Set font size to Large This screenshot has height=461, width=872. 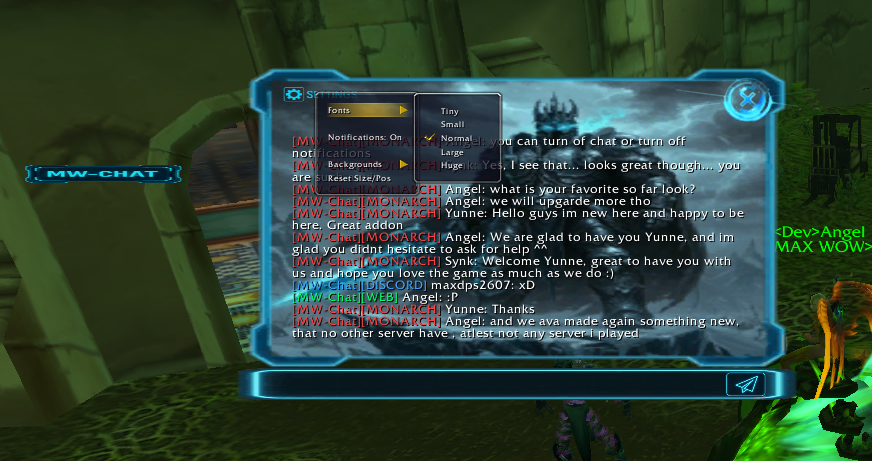click(x=452, y=152)
